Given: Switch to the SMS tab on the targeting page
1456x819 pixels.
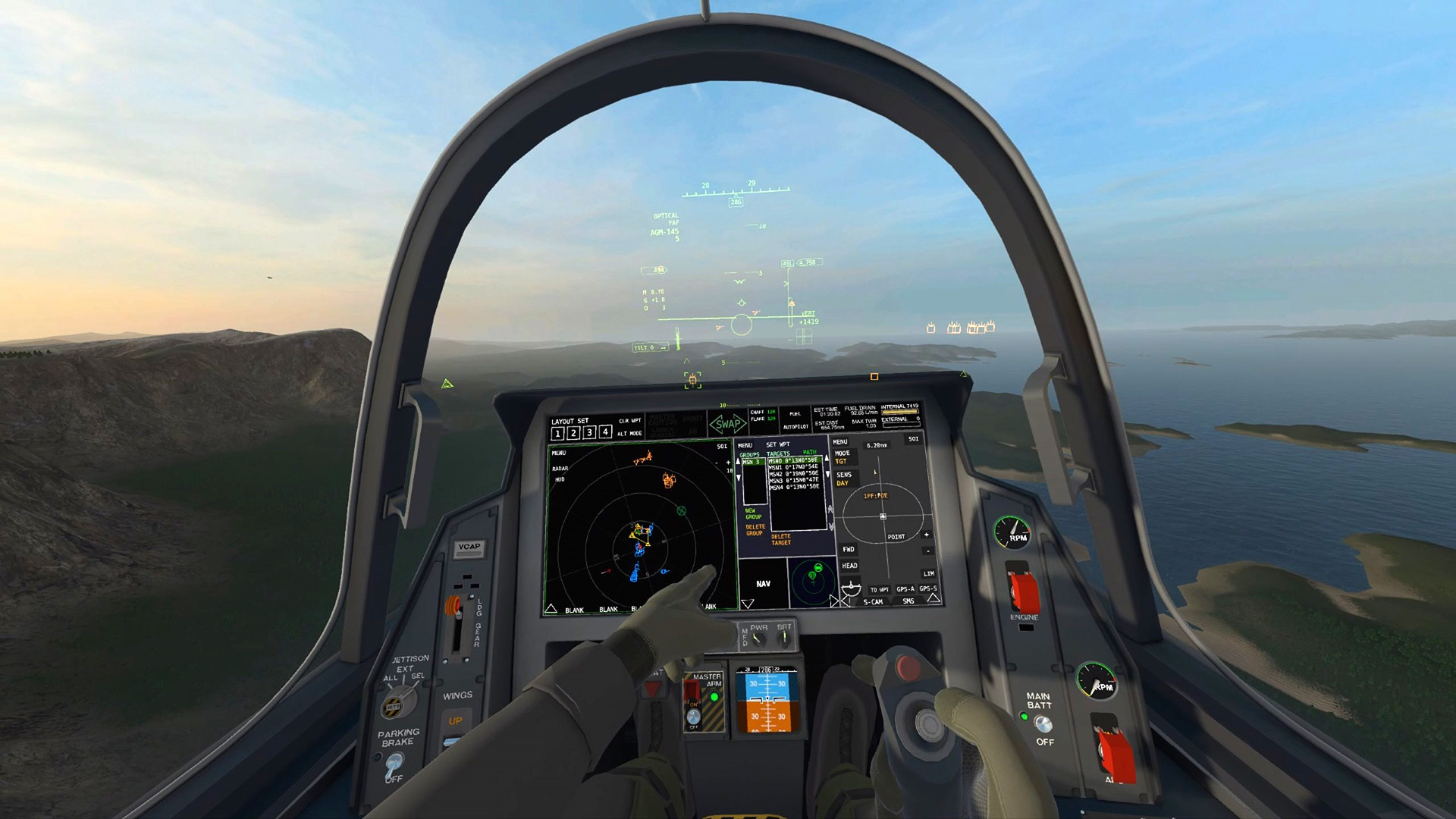Looking at the screenshot, I should pos(909,601).
